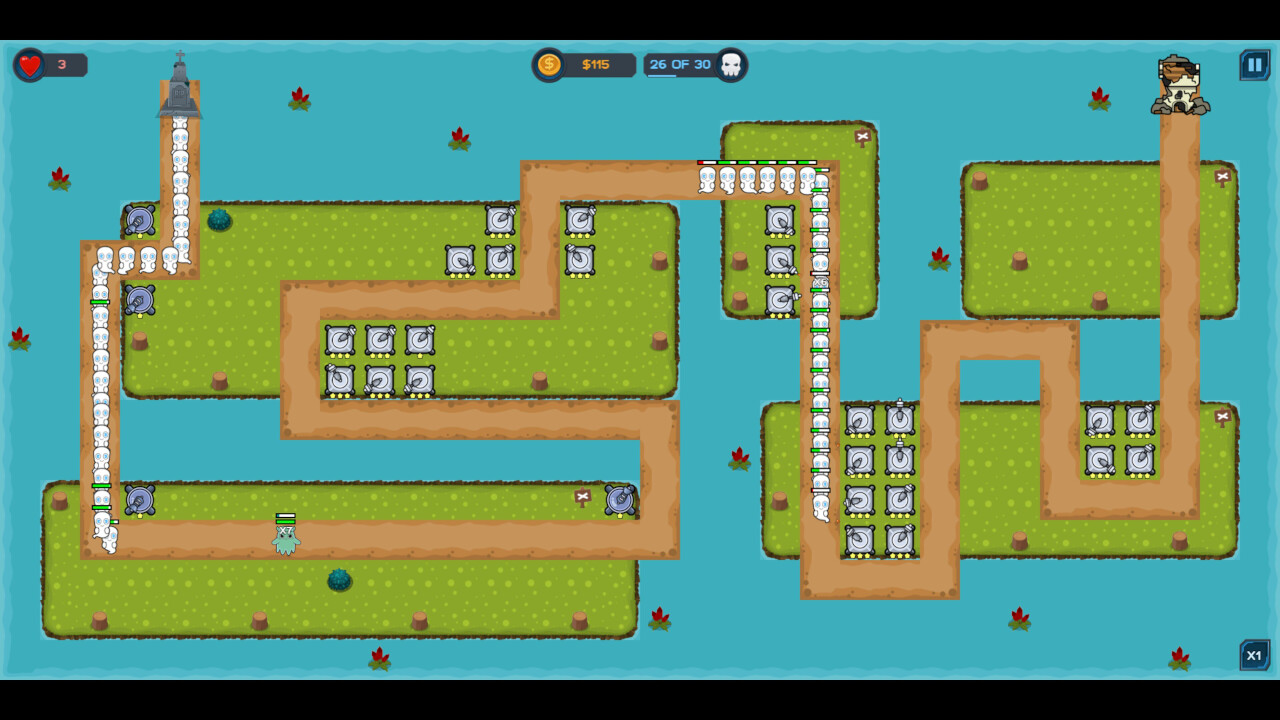
Task: Click the sell sign above the top skull column
Action: [x=862, y=135]
